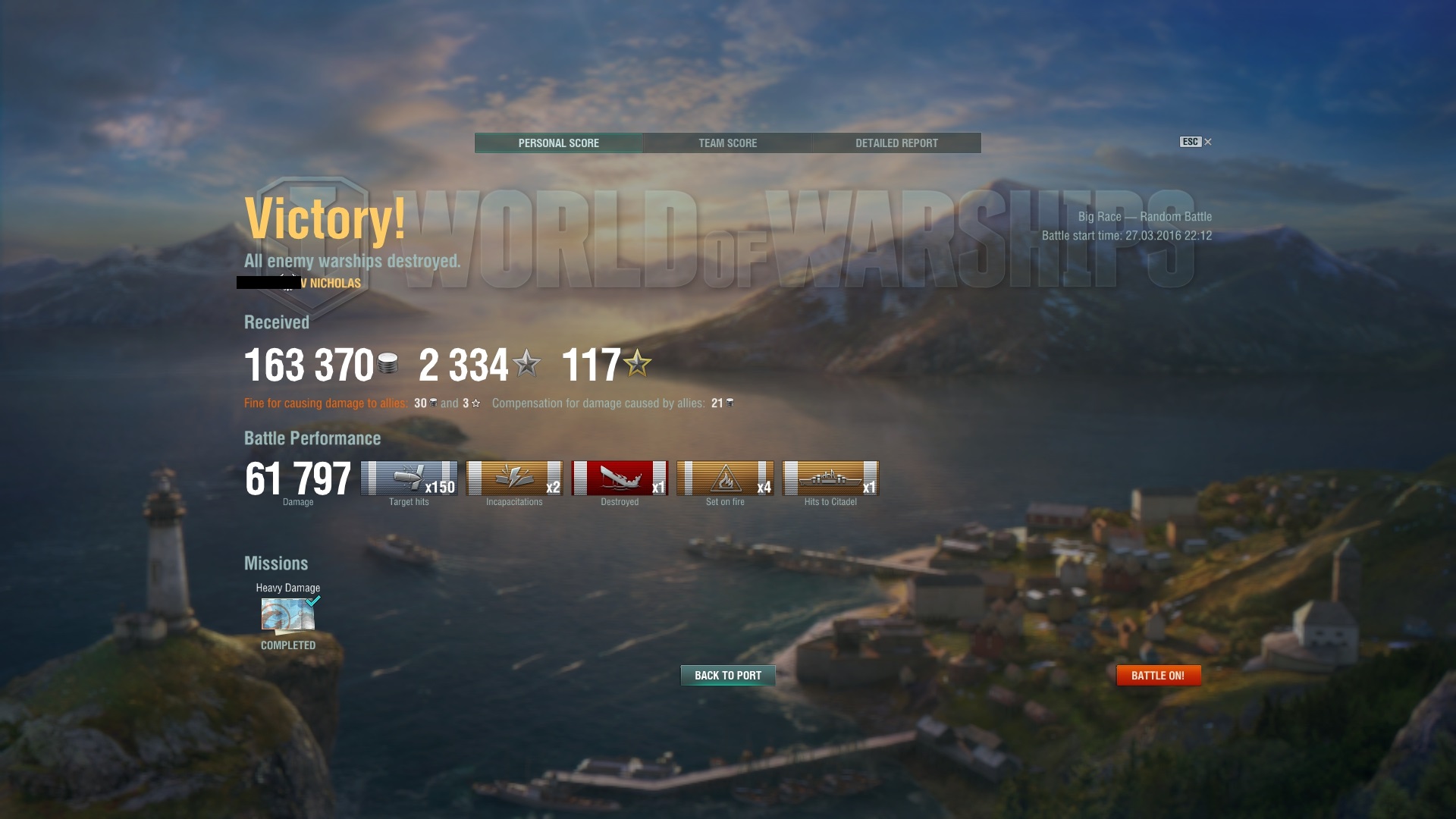Return with Back to Port button
The image size is (1456, 819).
[x=728, y=675]
